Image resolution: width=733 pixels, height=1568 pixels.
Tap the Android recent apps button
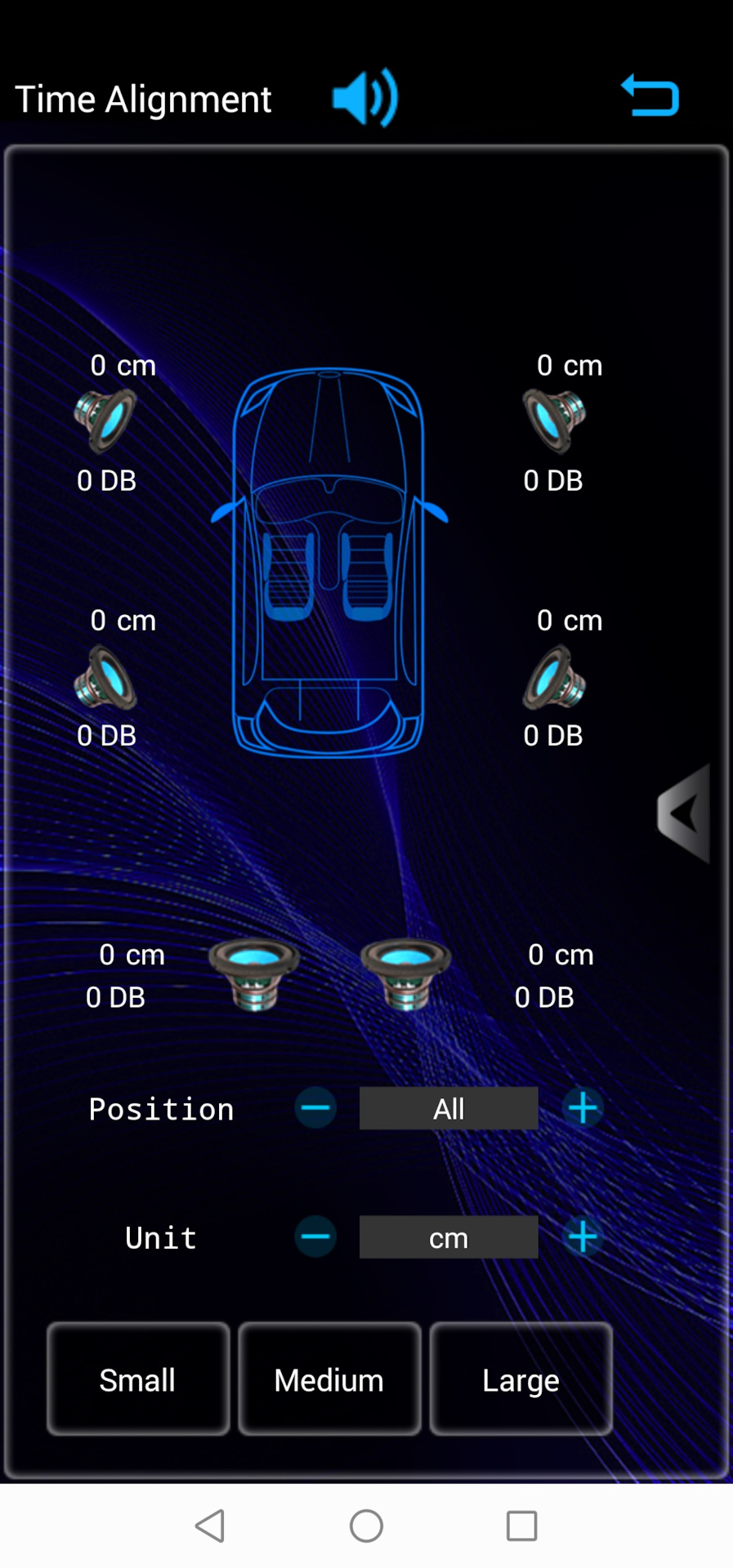521,1526
